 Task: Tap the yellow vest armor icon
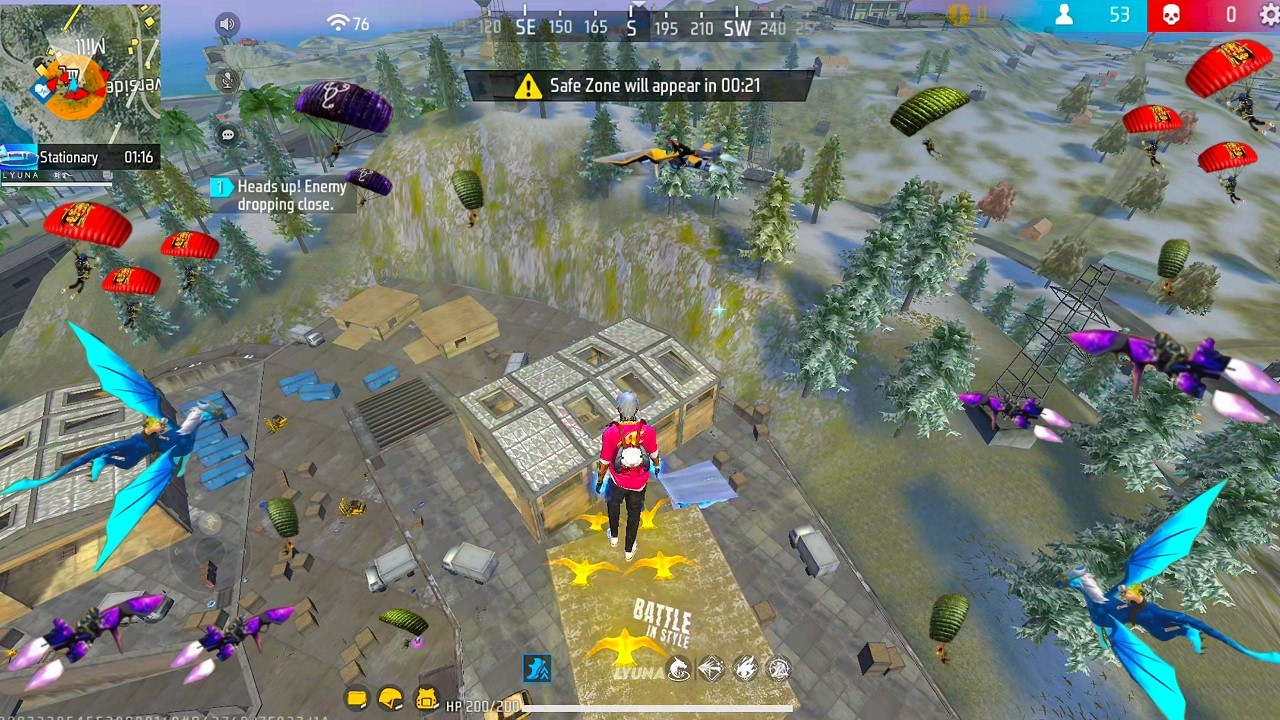(357, 699)
